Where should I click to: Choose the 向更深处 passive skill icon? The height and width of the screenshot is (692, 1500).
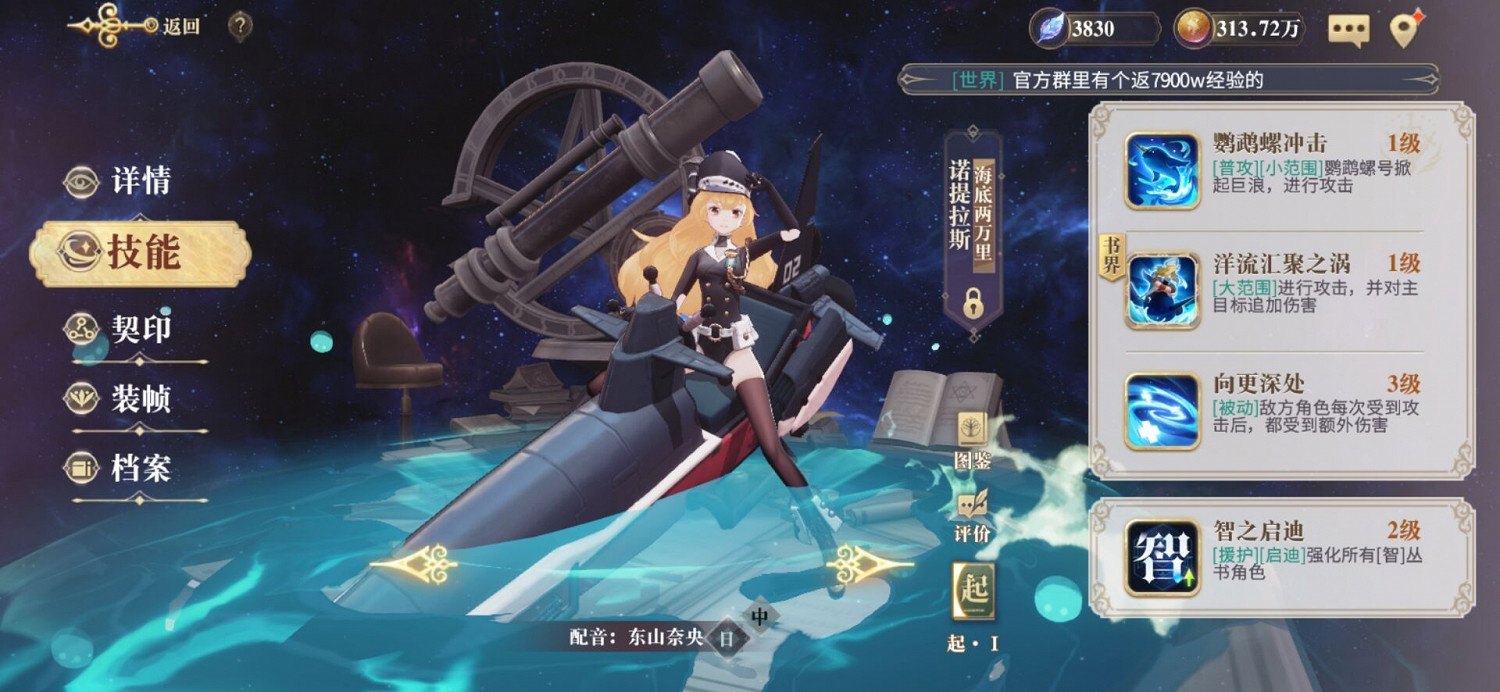point(1162,411)
